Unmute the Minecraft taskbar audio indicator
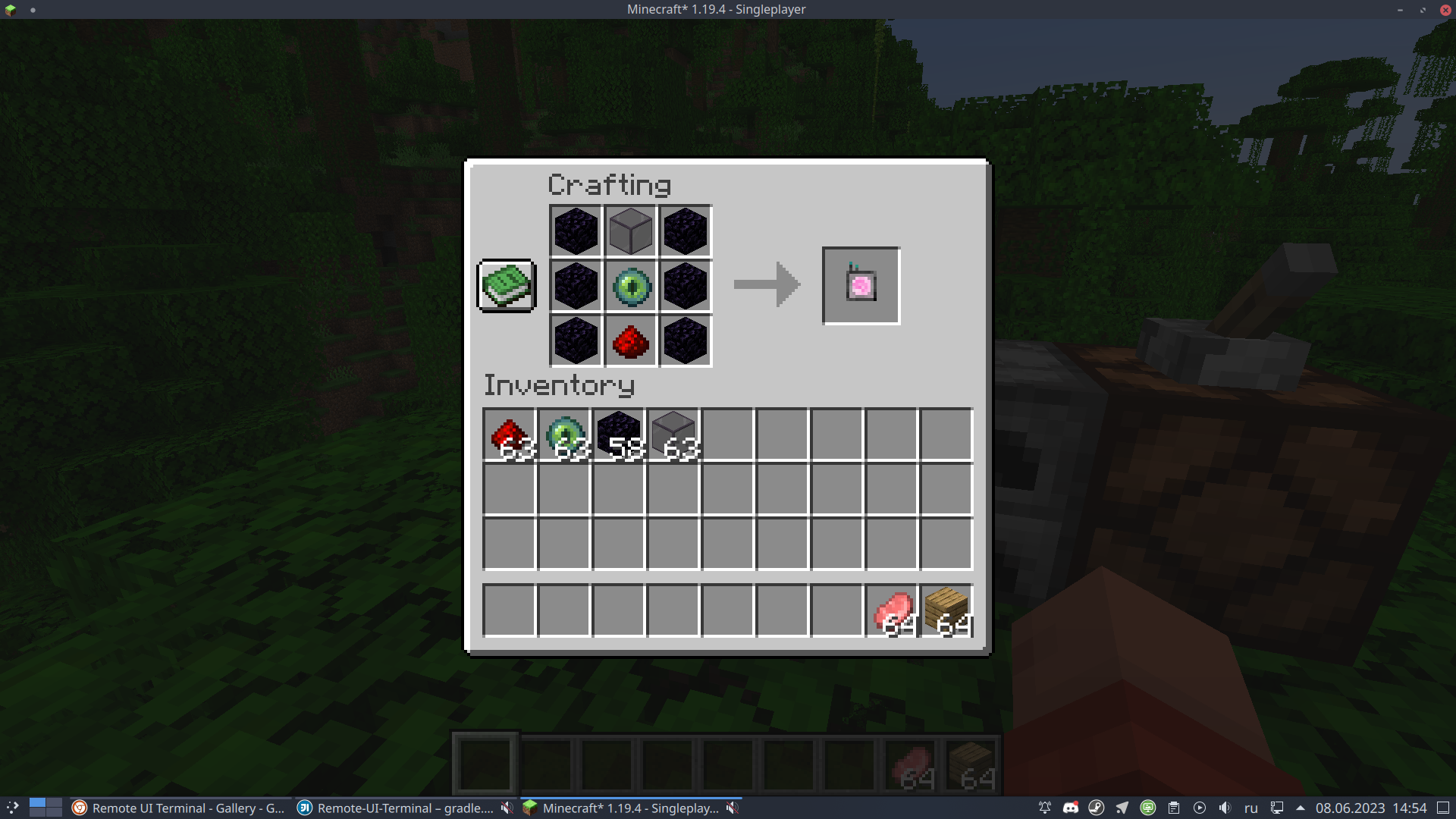Screen dimensions: 1456x819 [x=733, y=808]
